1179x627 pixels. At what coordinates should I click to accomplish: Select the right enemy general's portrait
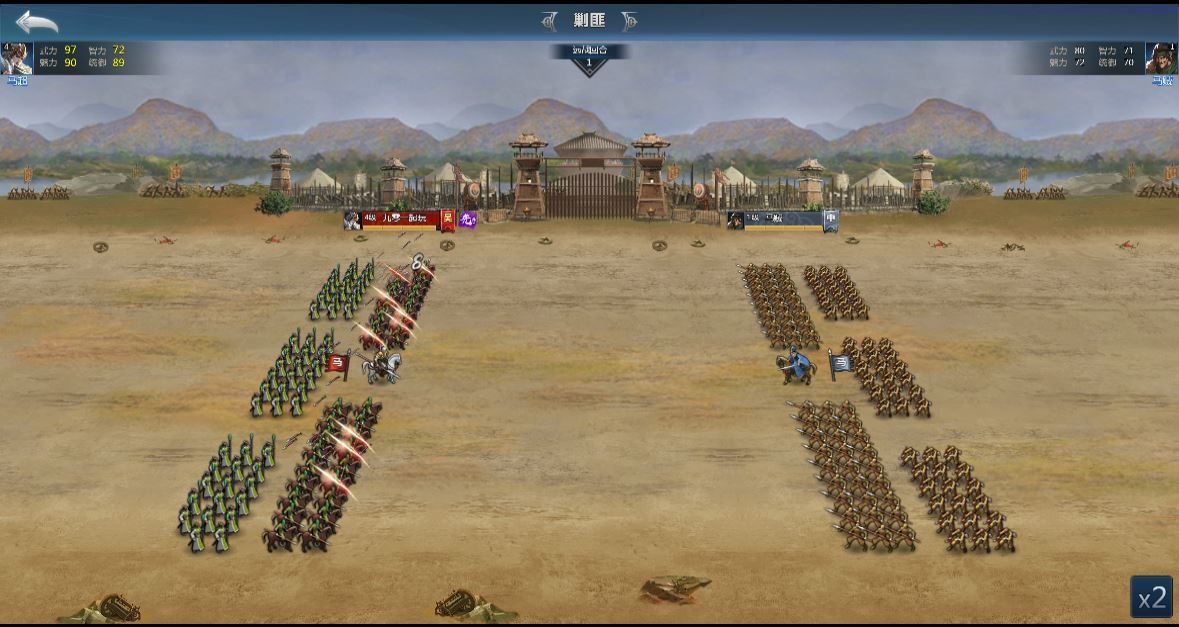point(1161,58)
